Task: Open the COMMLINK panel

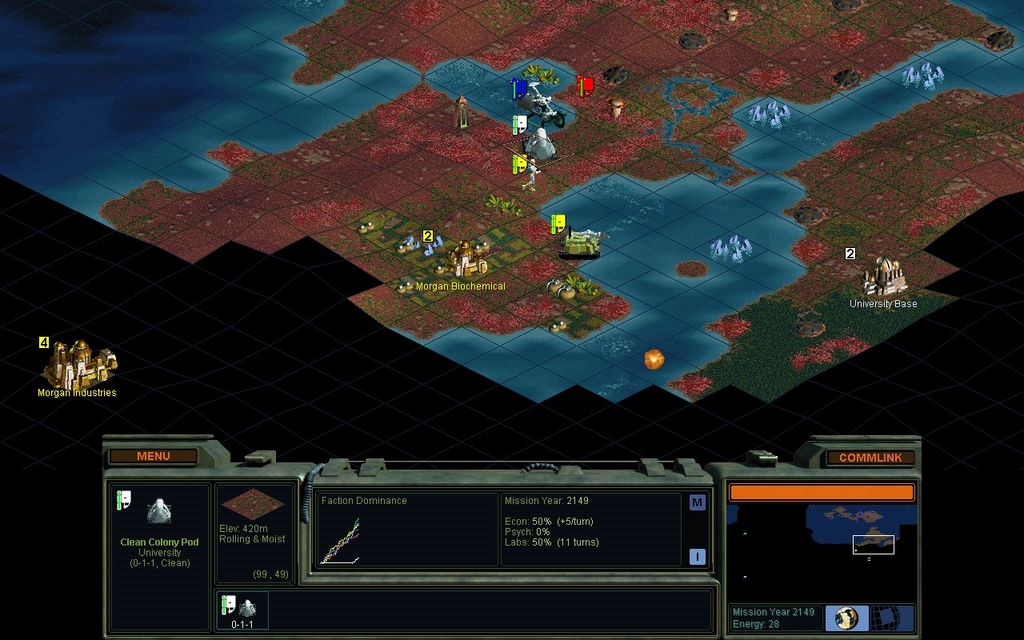Action: coord(870,457)
